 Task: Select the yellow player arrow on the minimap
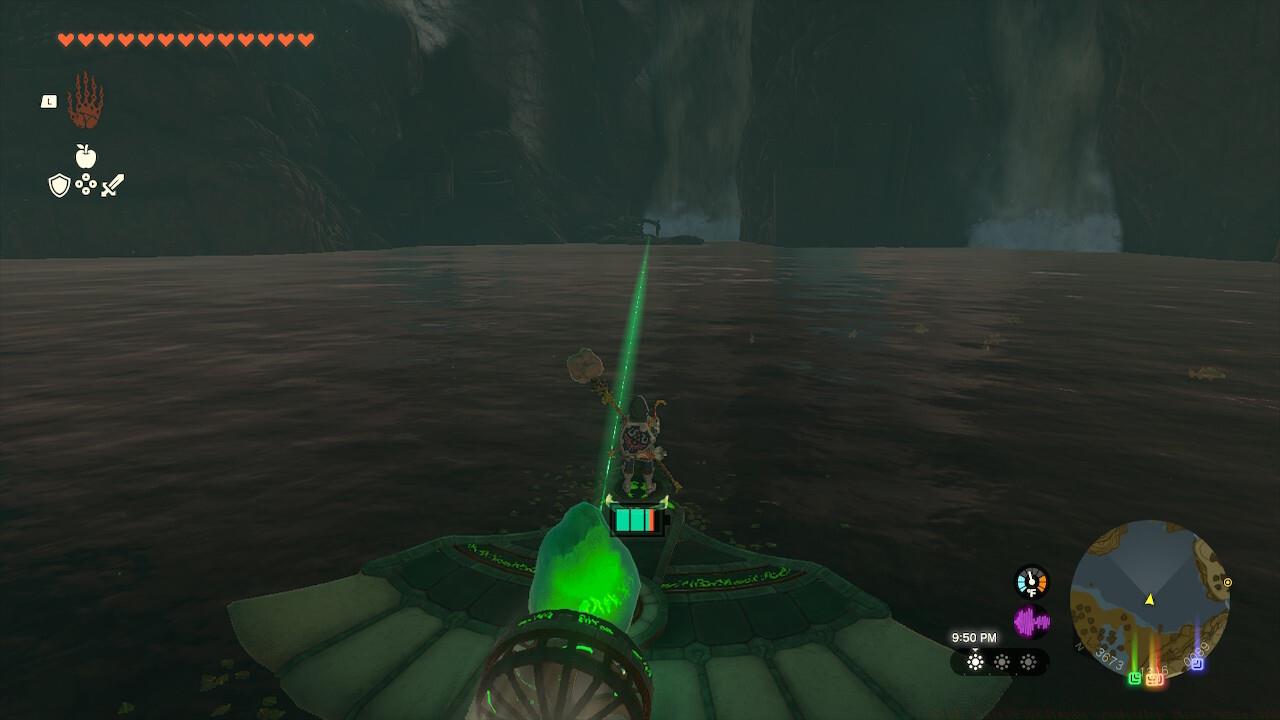[x=1150, y=599]
